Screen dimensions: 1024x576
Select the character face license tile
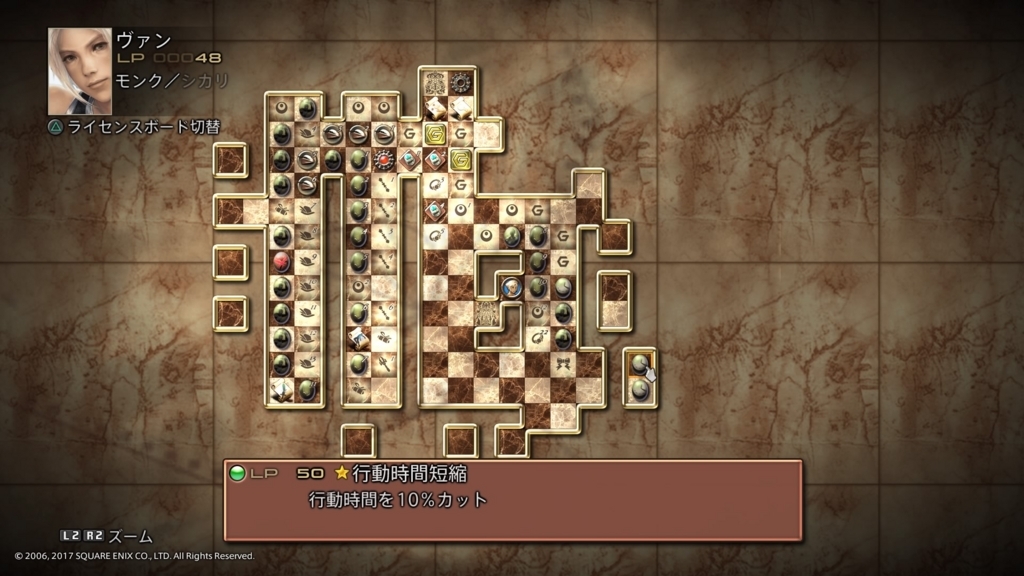tap(511, 288)
